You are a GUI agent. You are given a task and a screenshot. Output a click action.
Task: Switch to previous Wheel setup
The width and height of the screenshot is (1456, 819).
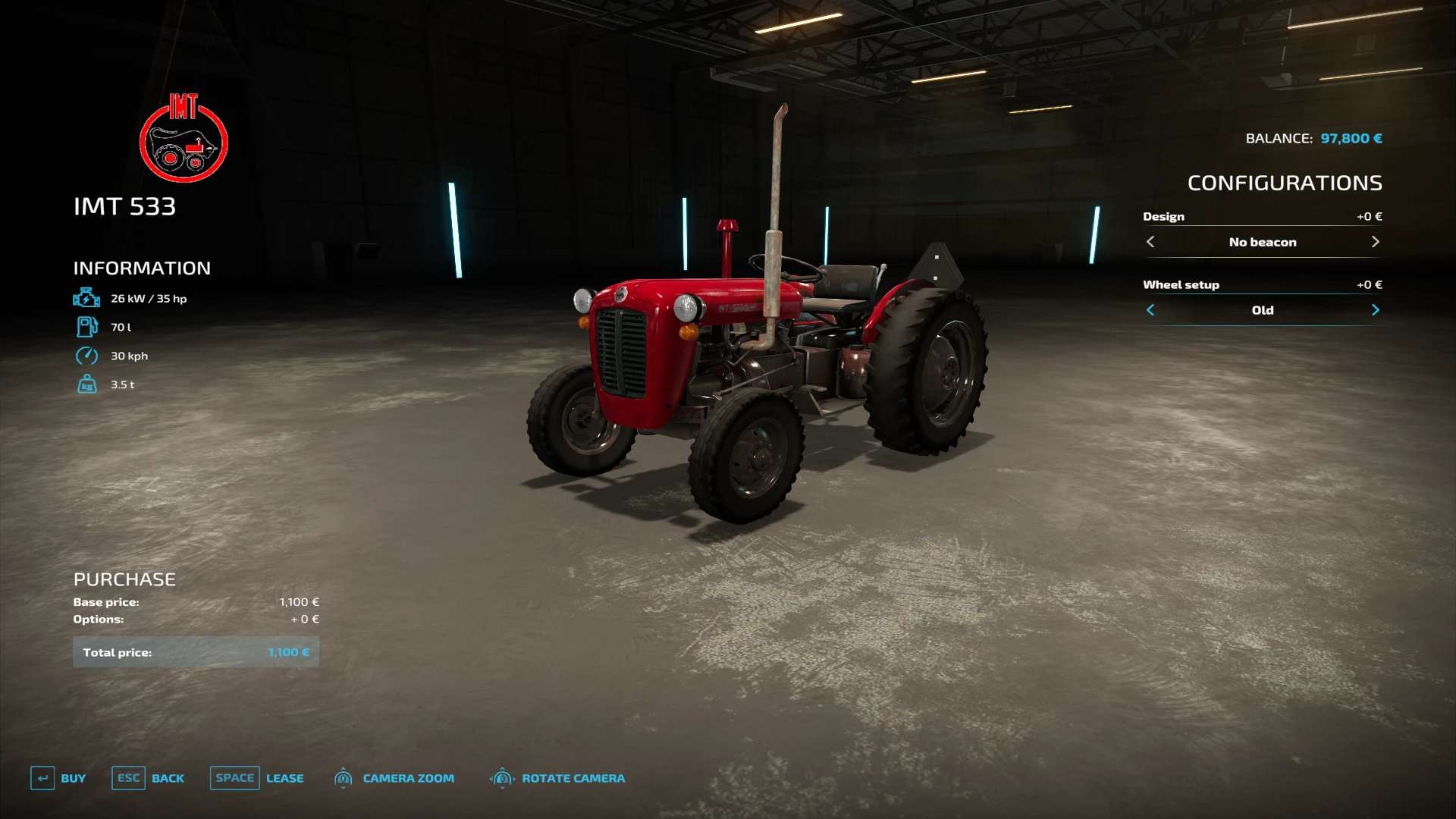[x=1150, y=310]
